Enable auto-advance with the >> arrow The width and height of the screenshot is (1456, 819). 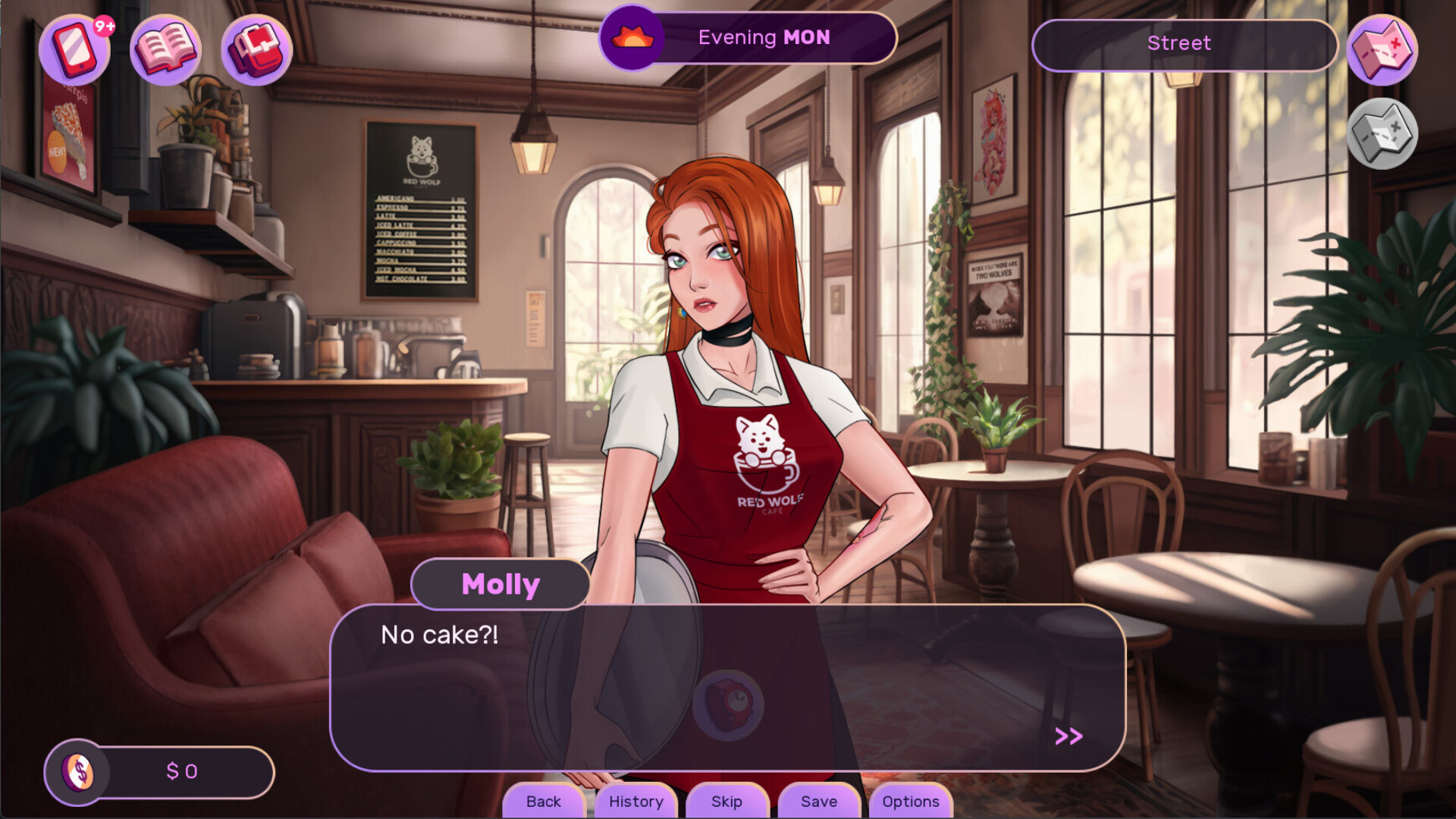[x=1068, y=735]
